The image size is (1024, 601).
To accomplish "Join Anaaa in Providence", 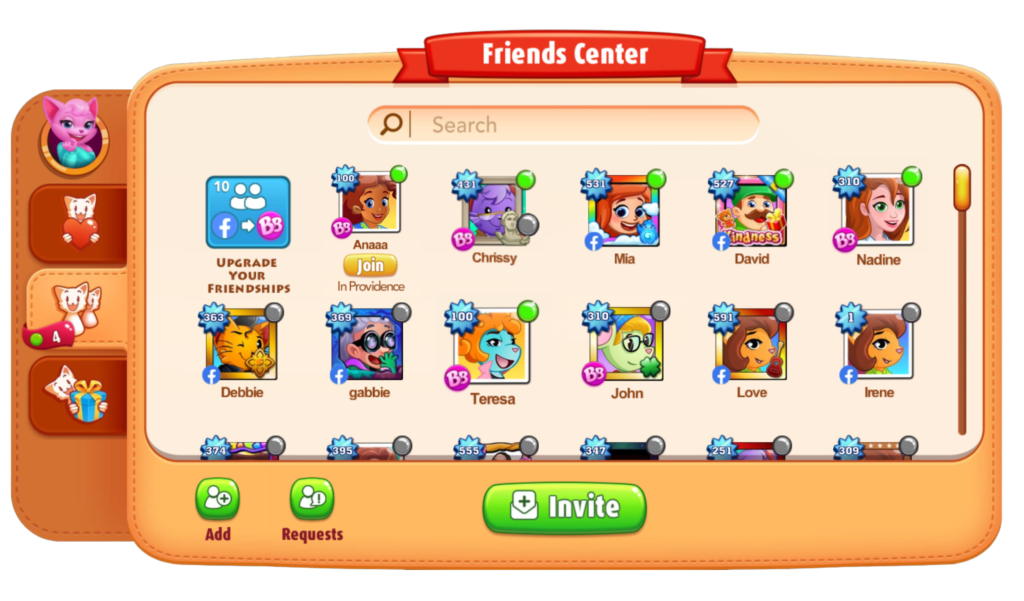I will (370, 266).
